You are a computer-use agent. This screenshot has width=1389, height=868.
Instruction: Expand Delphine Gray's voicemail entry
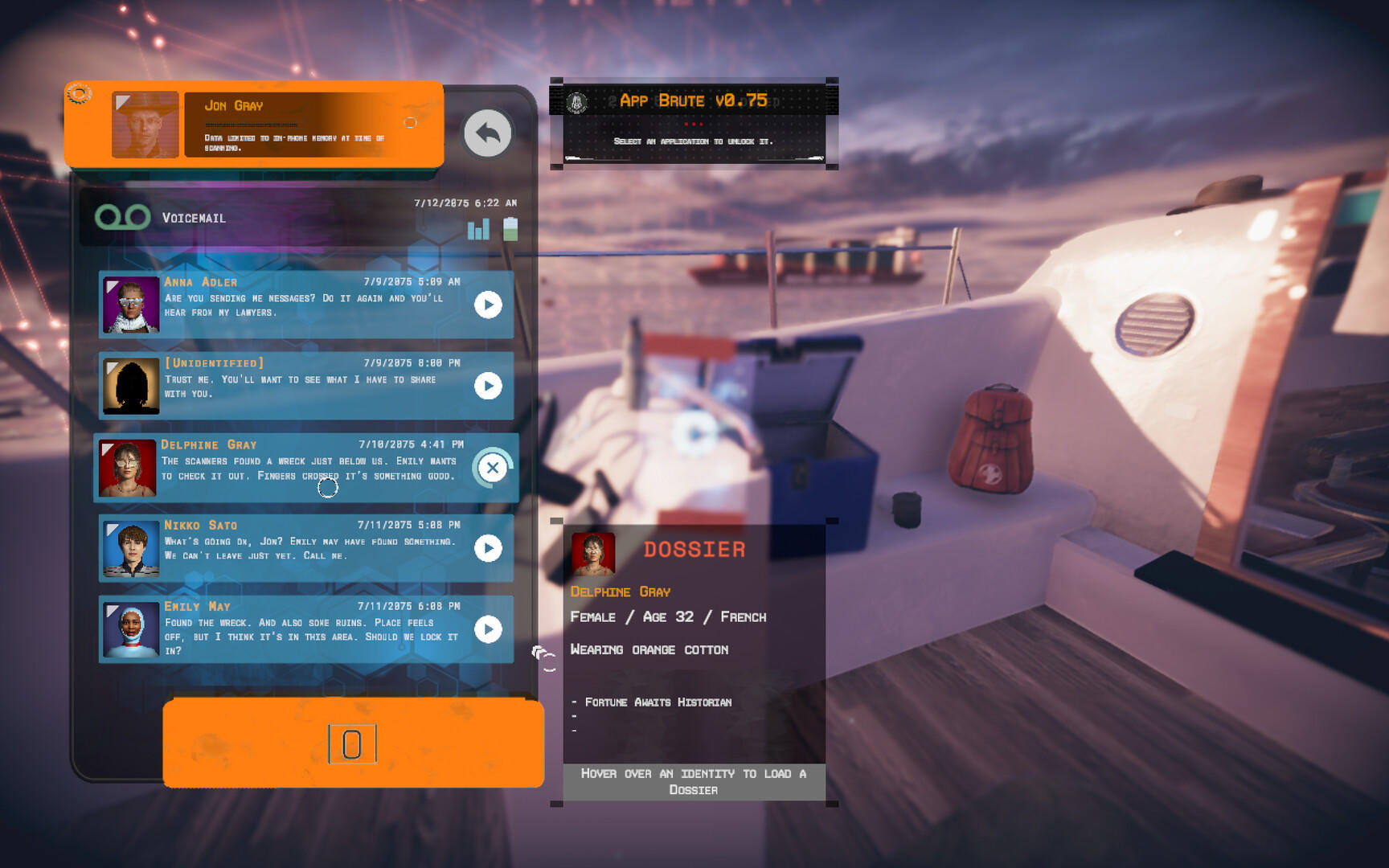(305, 467)
